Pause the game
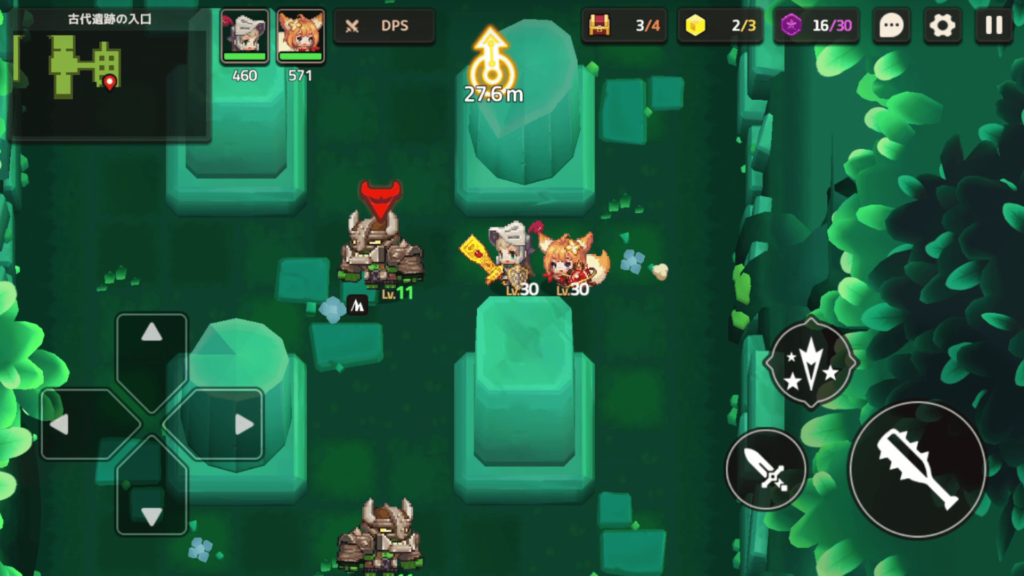Image resolution: width=1024 pixels, height=576 pixels. click(993, 26)
